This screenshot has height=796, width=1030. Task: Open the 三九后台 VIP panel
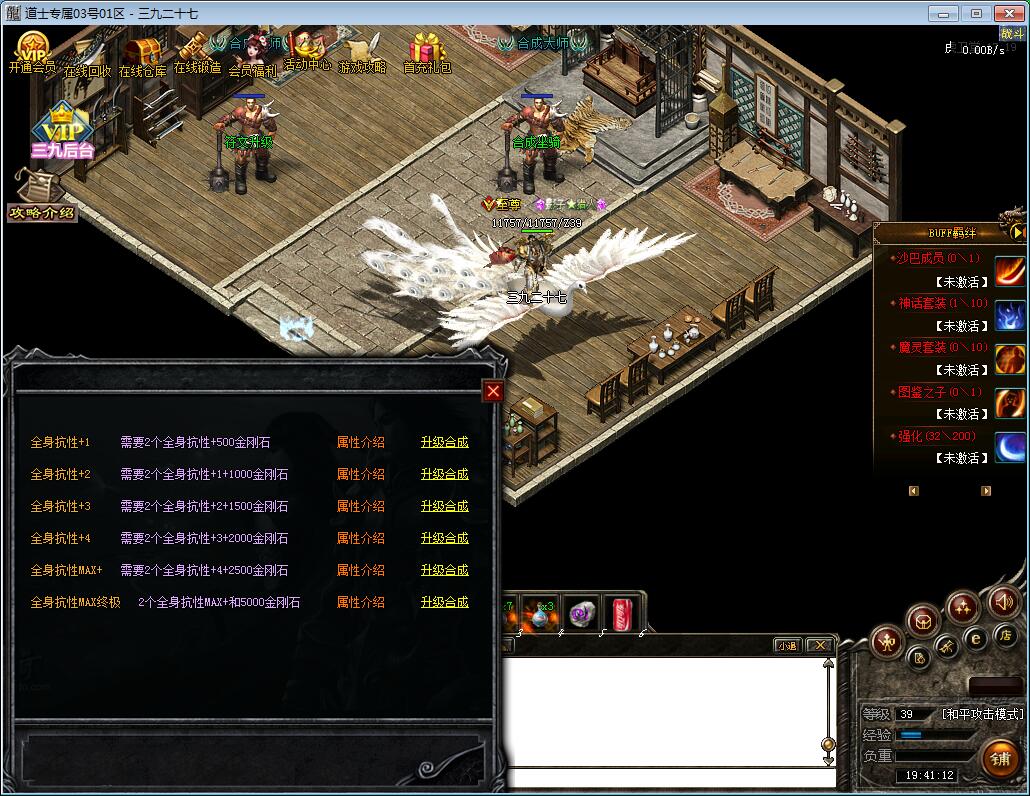tap(62, 132)
